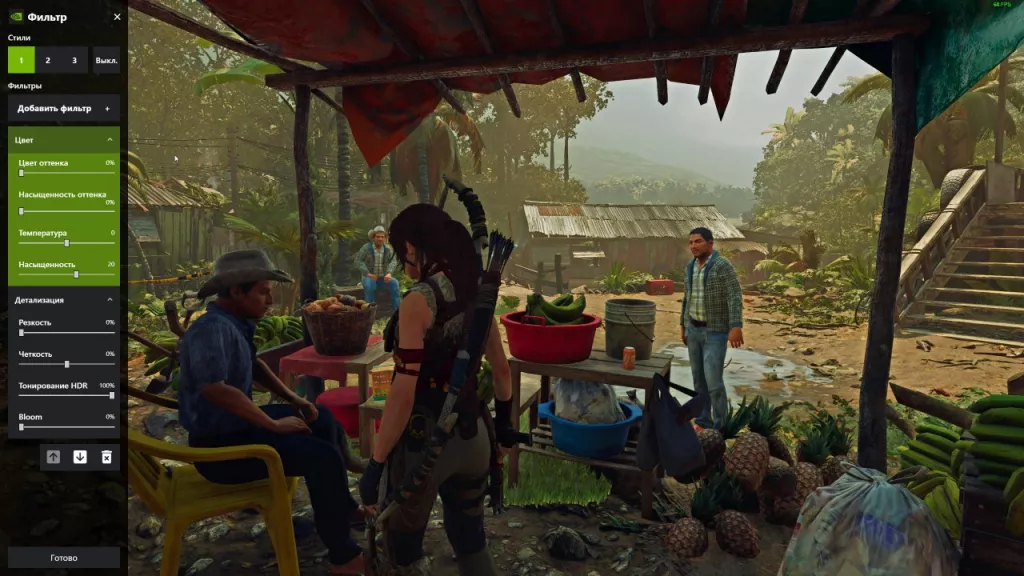This screenshot has height=576, width=1024.
Task: Switch to filter style 2
Action: point(47,60)
